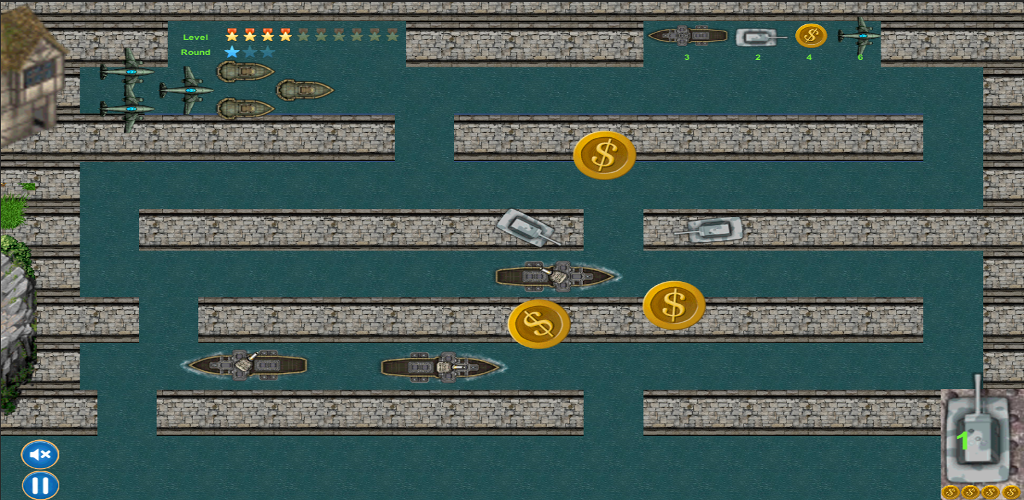Viewport: 1024px width, 500px height.
Task: Toggle the sound mute button
Action: pos(40,455)
